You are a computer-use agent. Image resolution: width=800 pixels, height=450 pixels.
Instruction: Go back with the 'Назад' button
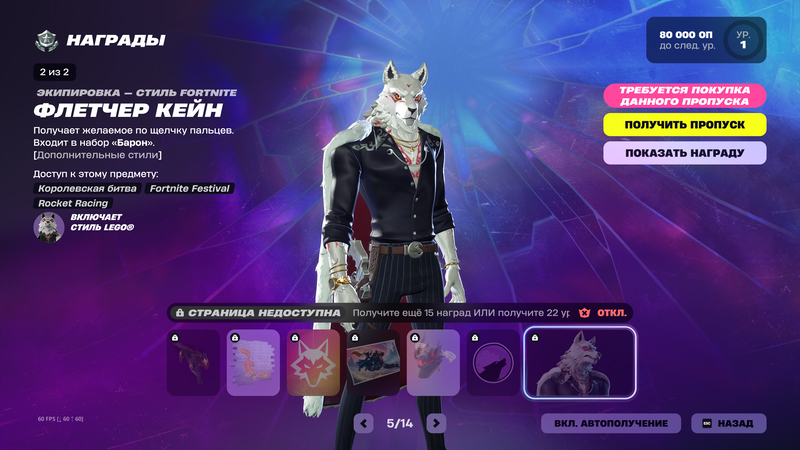click(728, 423)
